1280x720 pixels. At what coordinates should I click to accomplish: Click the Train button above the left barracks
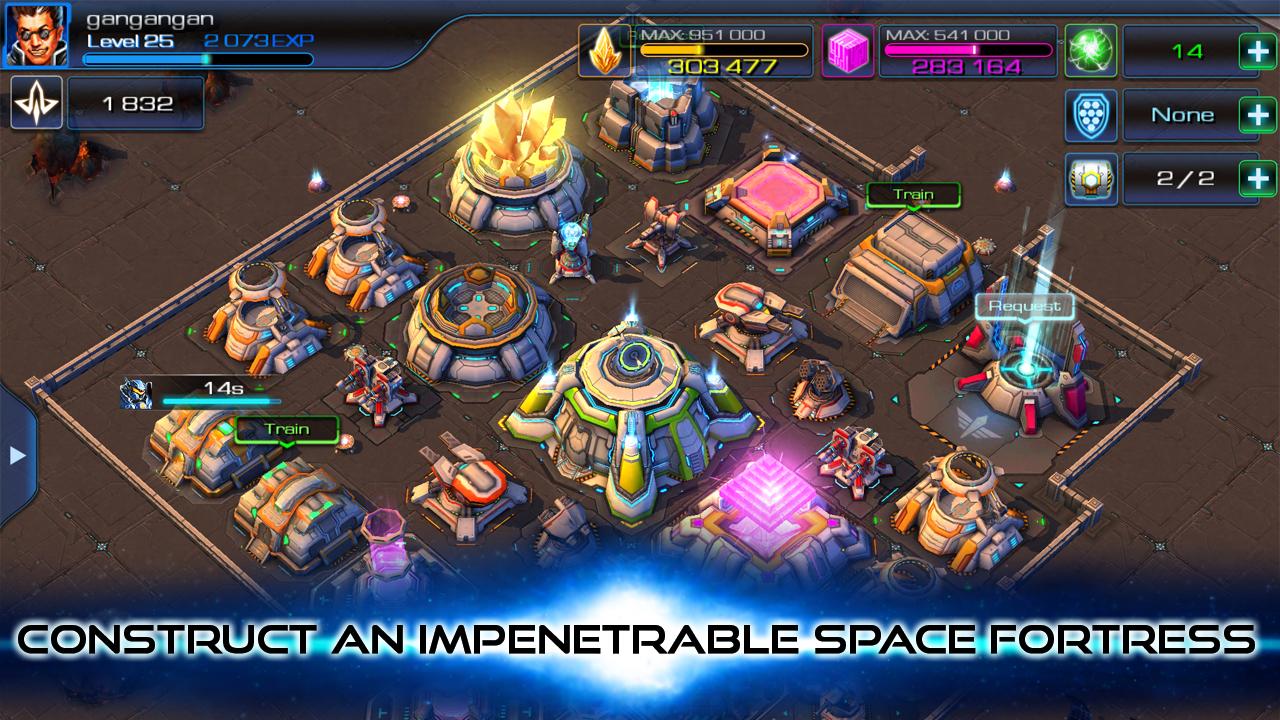click(x=286, y=430)
